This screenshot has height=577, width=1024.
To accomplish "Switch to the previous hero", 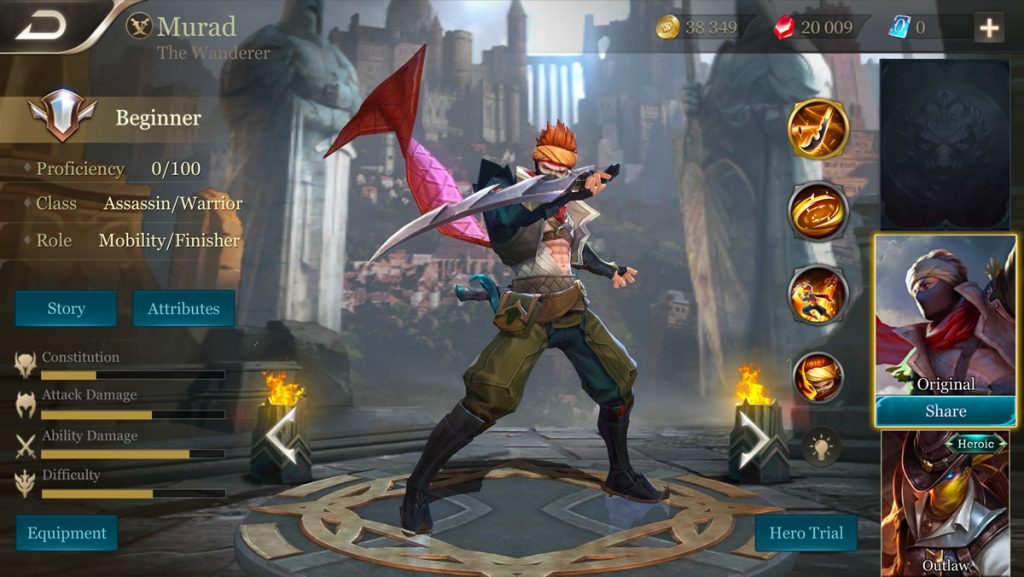I will click(x=280, y=440).
